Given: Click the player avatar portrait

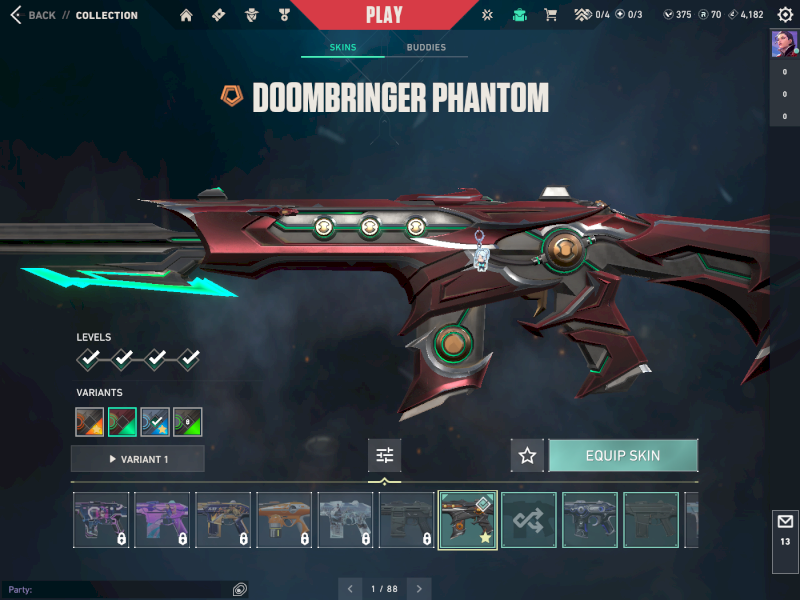Looking at the screenshot, I should point(784,45).
